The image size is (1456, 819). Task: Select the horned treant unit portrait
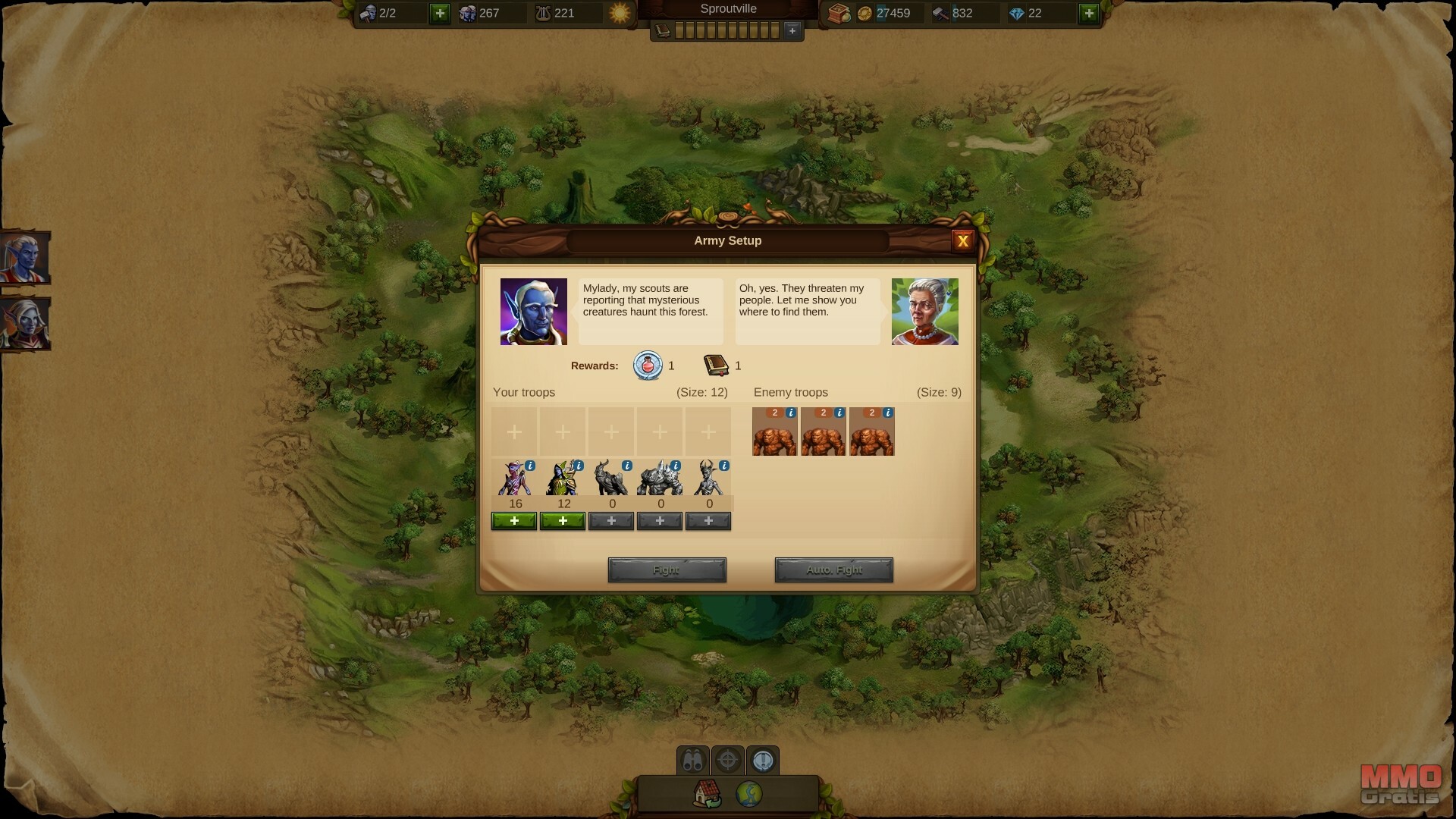[x=708, y=479]
